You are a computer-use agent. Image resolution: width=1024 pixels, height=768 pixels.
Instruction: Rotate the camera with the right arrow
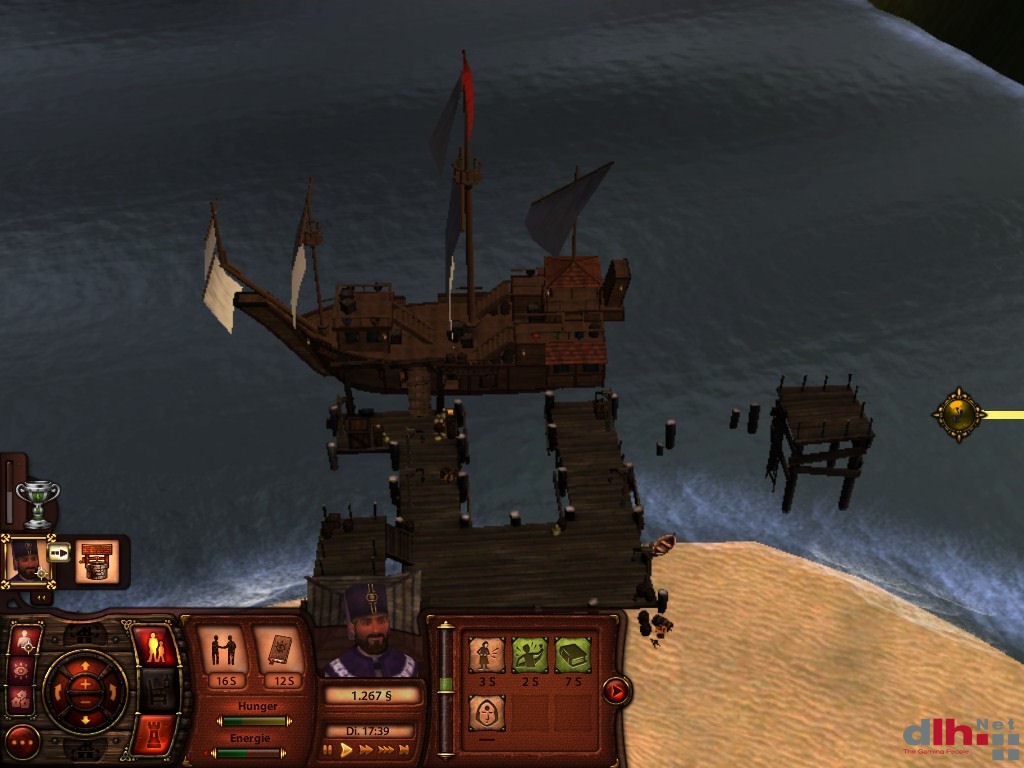tap(114, 690)
